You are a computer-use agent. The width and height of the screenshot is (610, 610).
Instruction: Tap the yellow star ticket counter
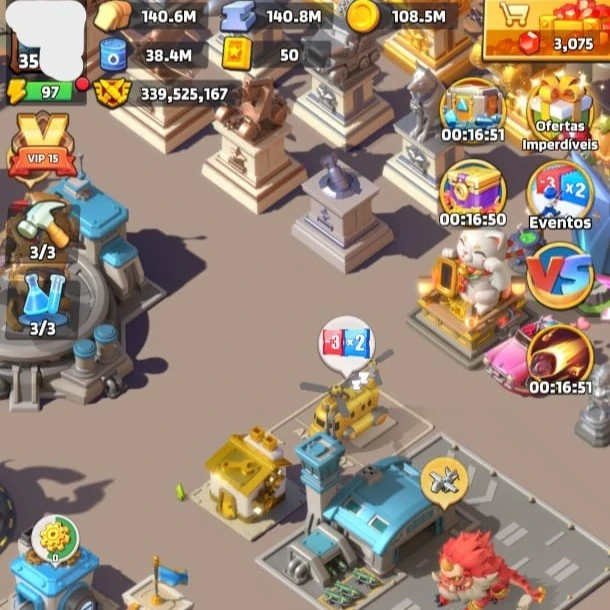click(x=264, y=54)
